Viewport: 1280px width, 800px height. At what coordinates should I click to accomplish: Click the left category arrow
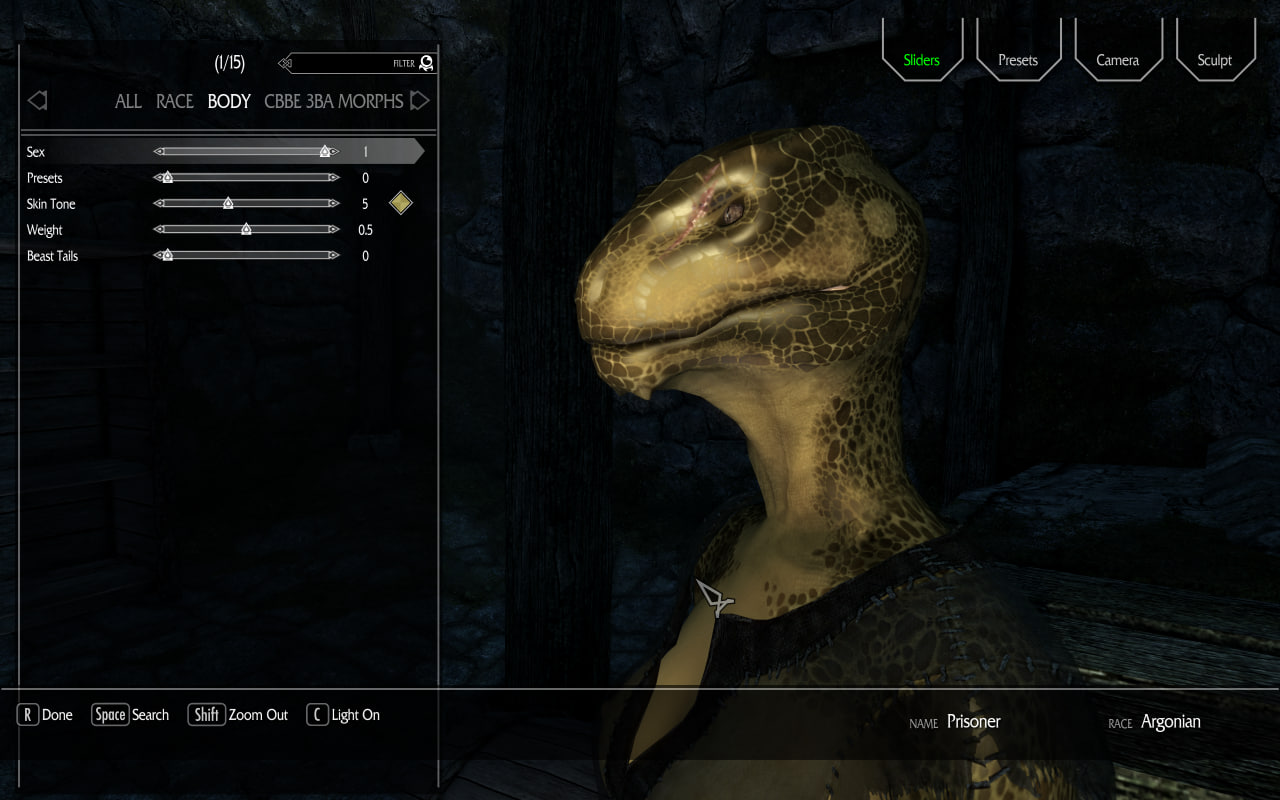[x=38, y=100]
